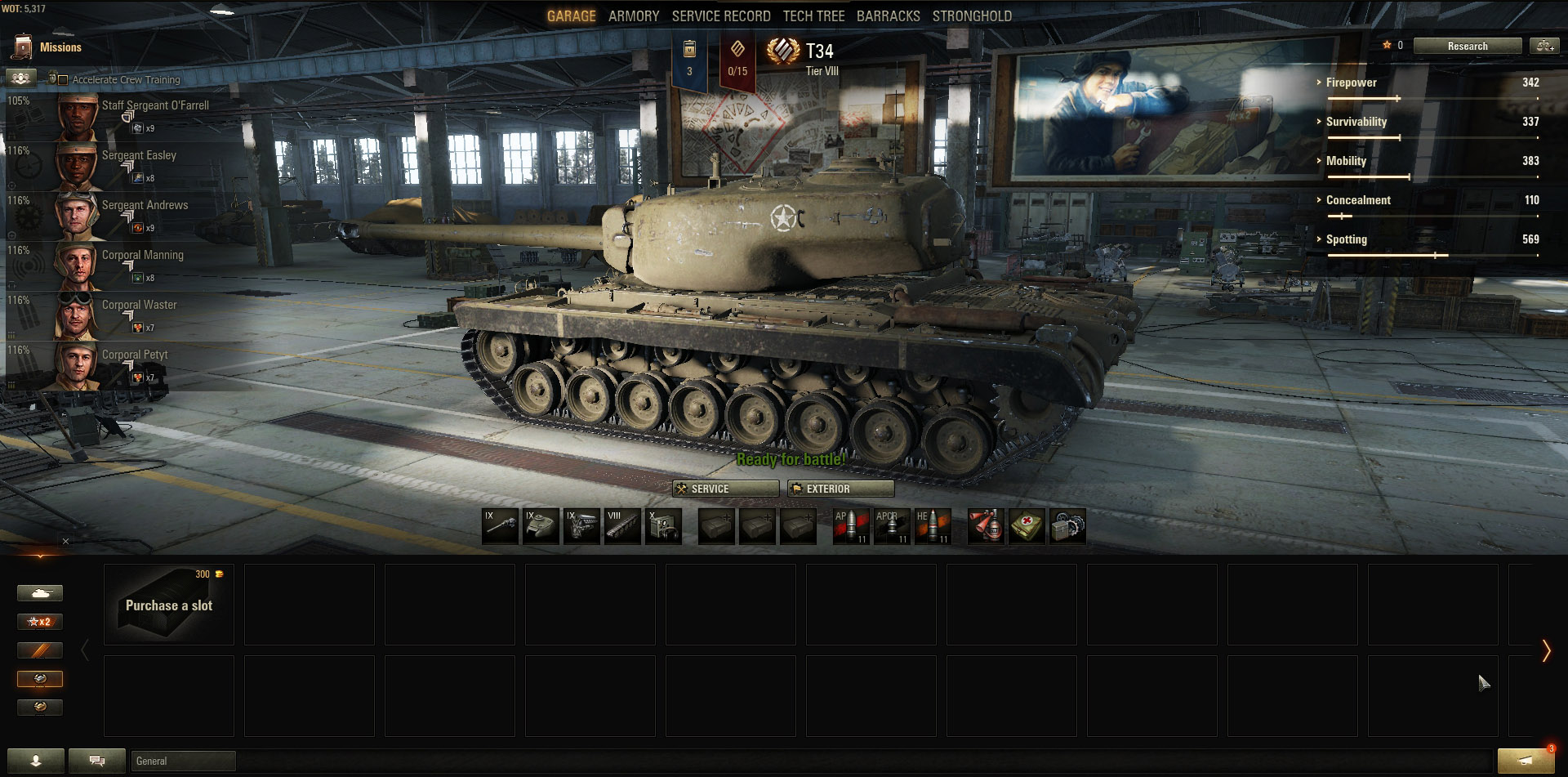Click the Research button
This screenshot has height=777, width=1568.
1467,47
